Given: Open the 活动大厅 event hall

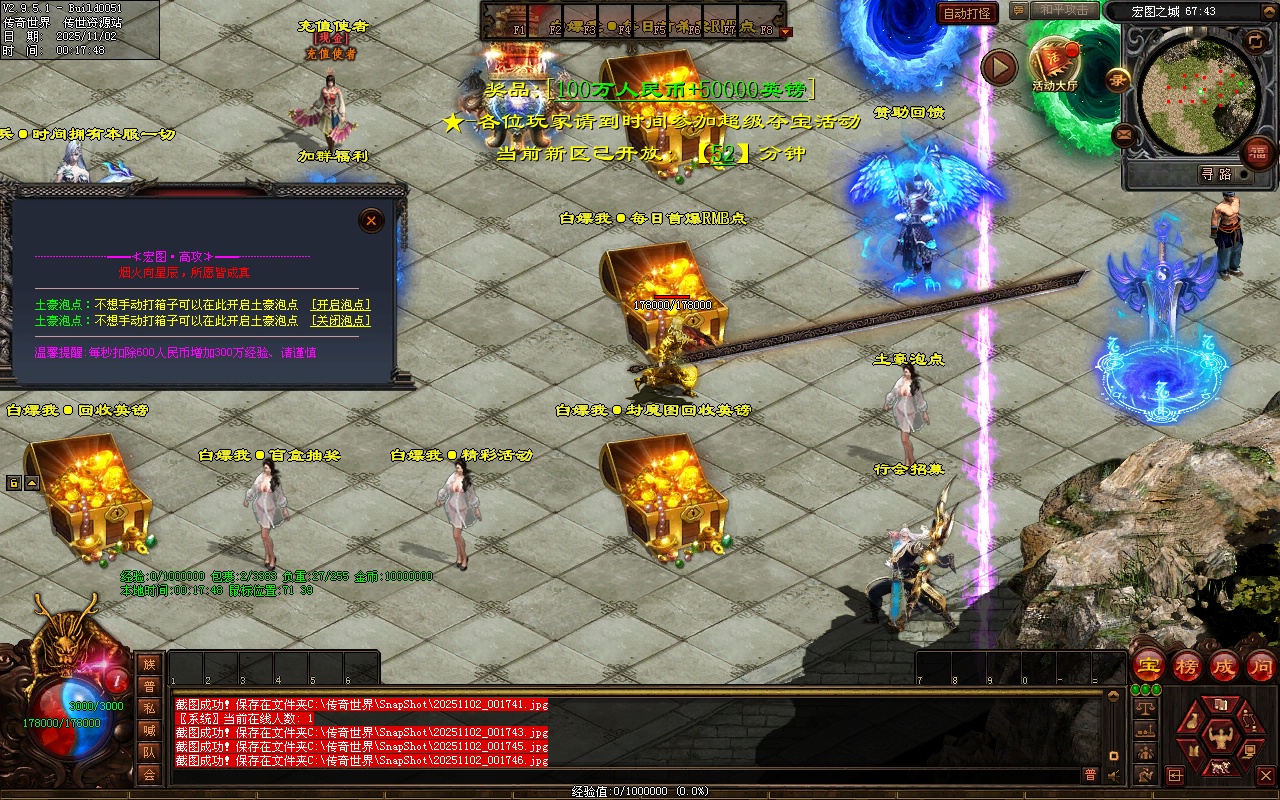Looking at the screenshot, I should click(x=1055, y=62).
